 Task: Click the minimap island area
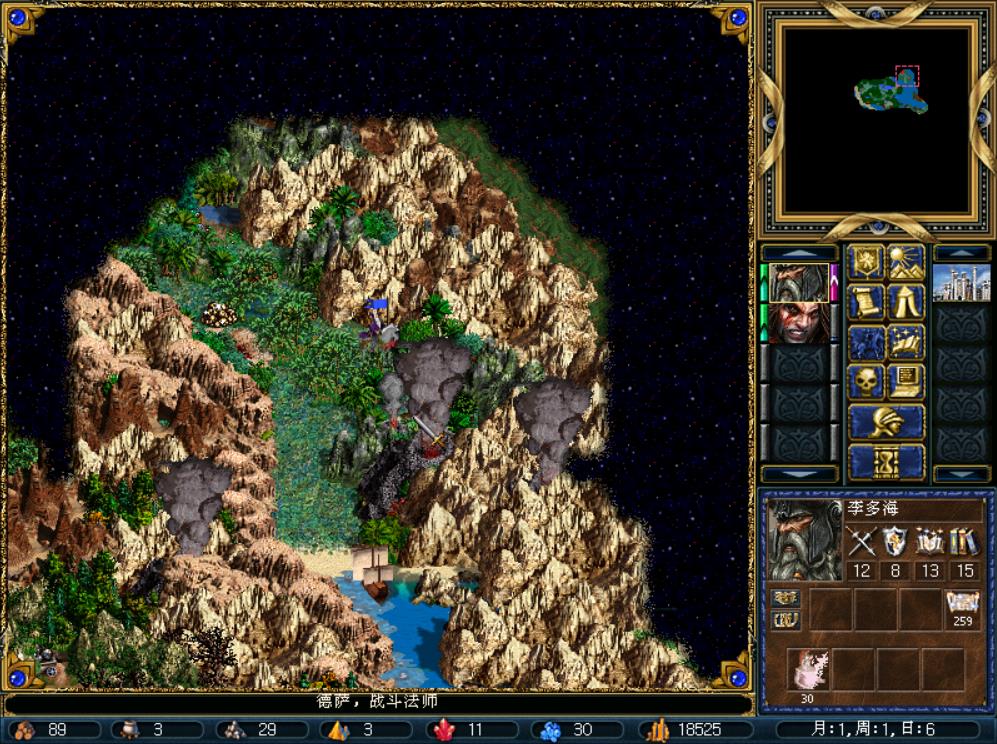coord(890,92)
